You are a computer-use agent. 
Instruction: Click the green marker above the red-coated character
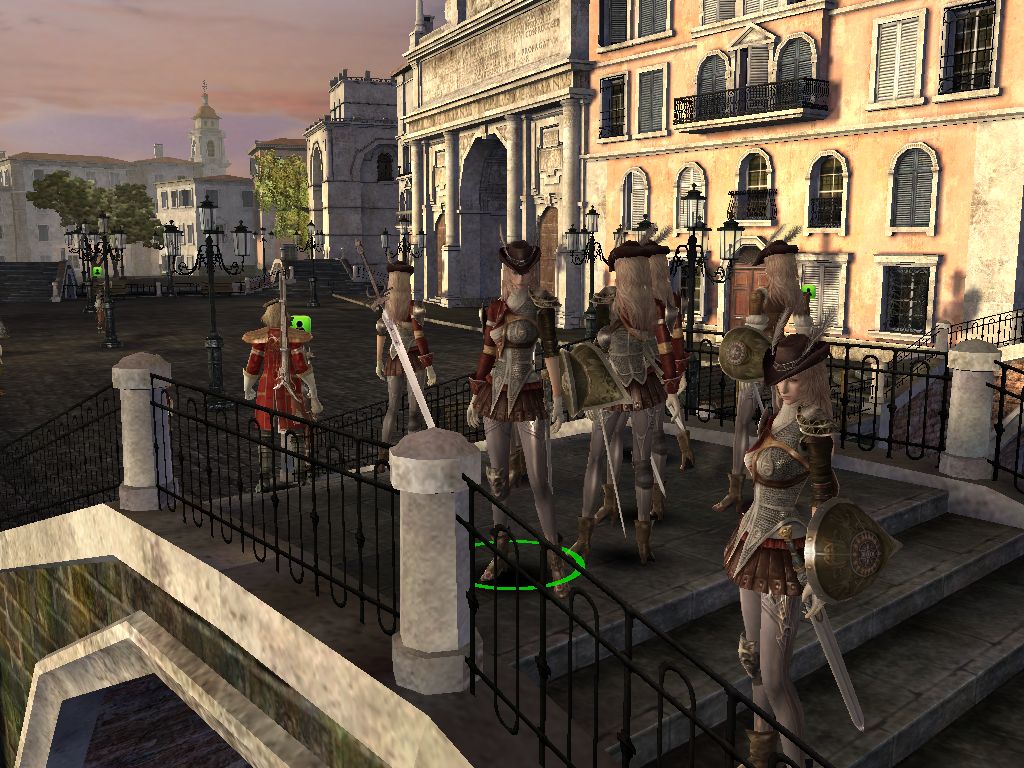click(299, 323)
